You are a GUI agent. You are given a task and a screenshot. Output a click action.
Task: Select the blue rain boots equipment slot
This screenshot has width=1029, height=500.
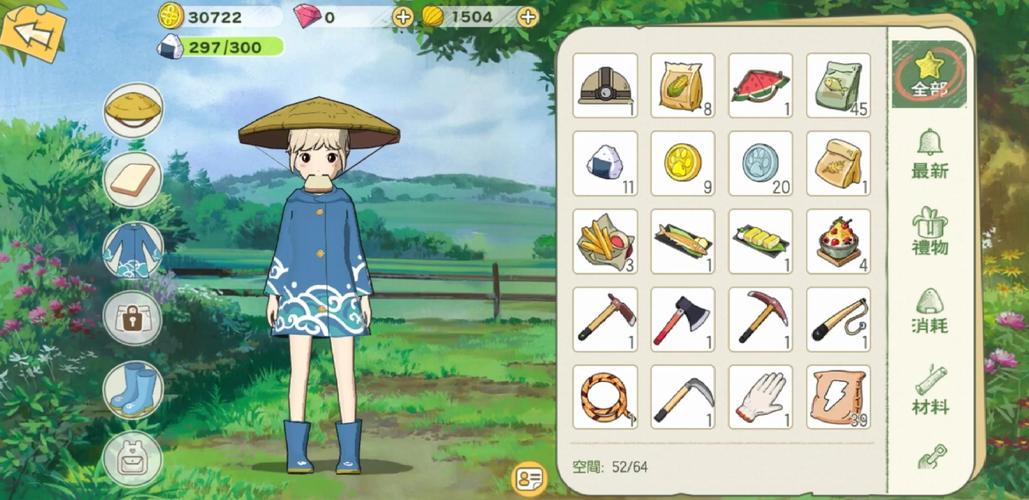click(x=133, y=389)
